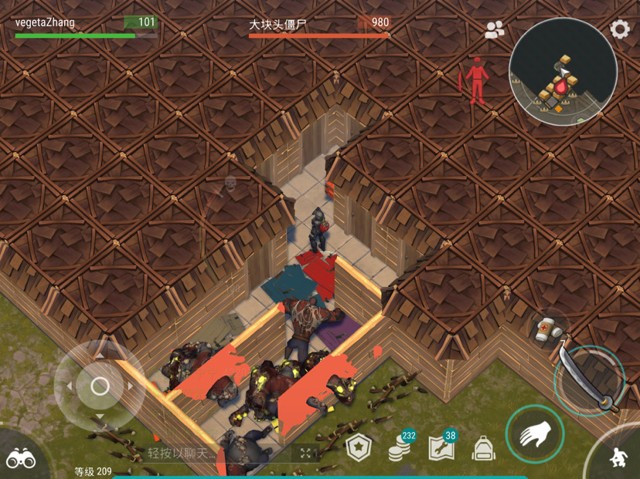
Task: Open the blueprint crafting icon with 38 badge
Action: tap(442, 448)
